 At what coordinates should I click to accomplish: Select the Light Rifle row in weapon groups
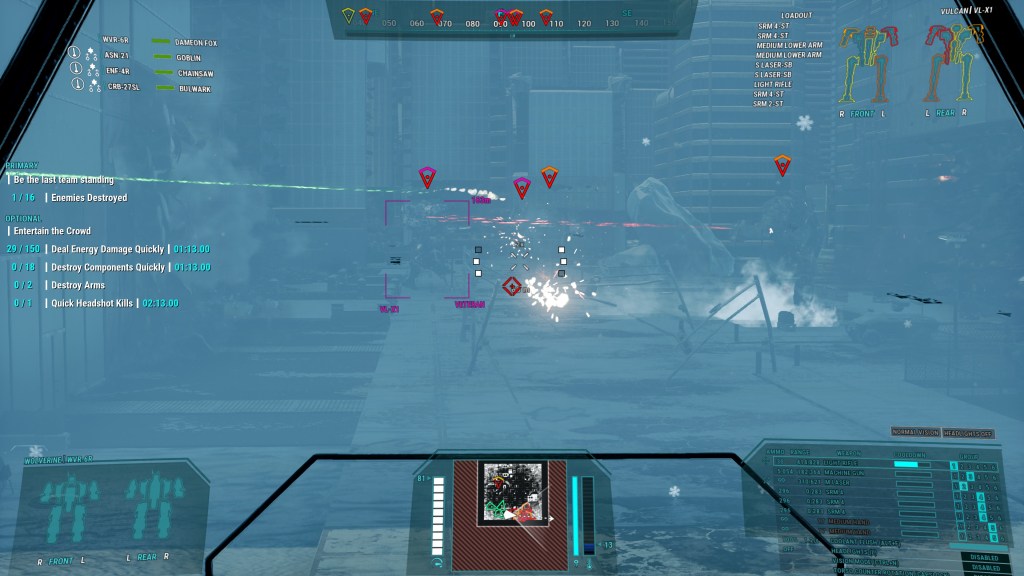click(842, 464)
